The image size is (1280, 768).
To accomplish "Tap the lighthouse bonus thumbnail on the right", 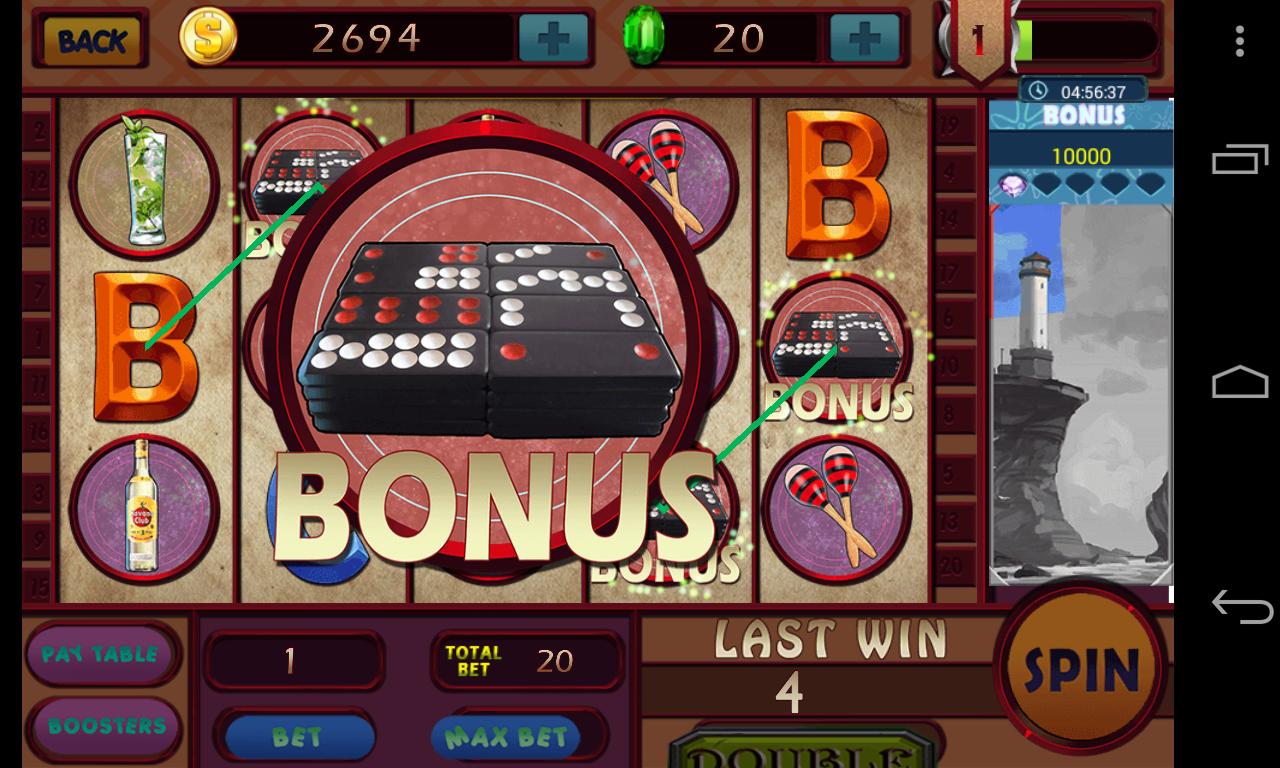I will point(1079,390).
